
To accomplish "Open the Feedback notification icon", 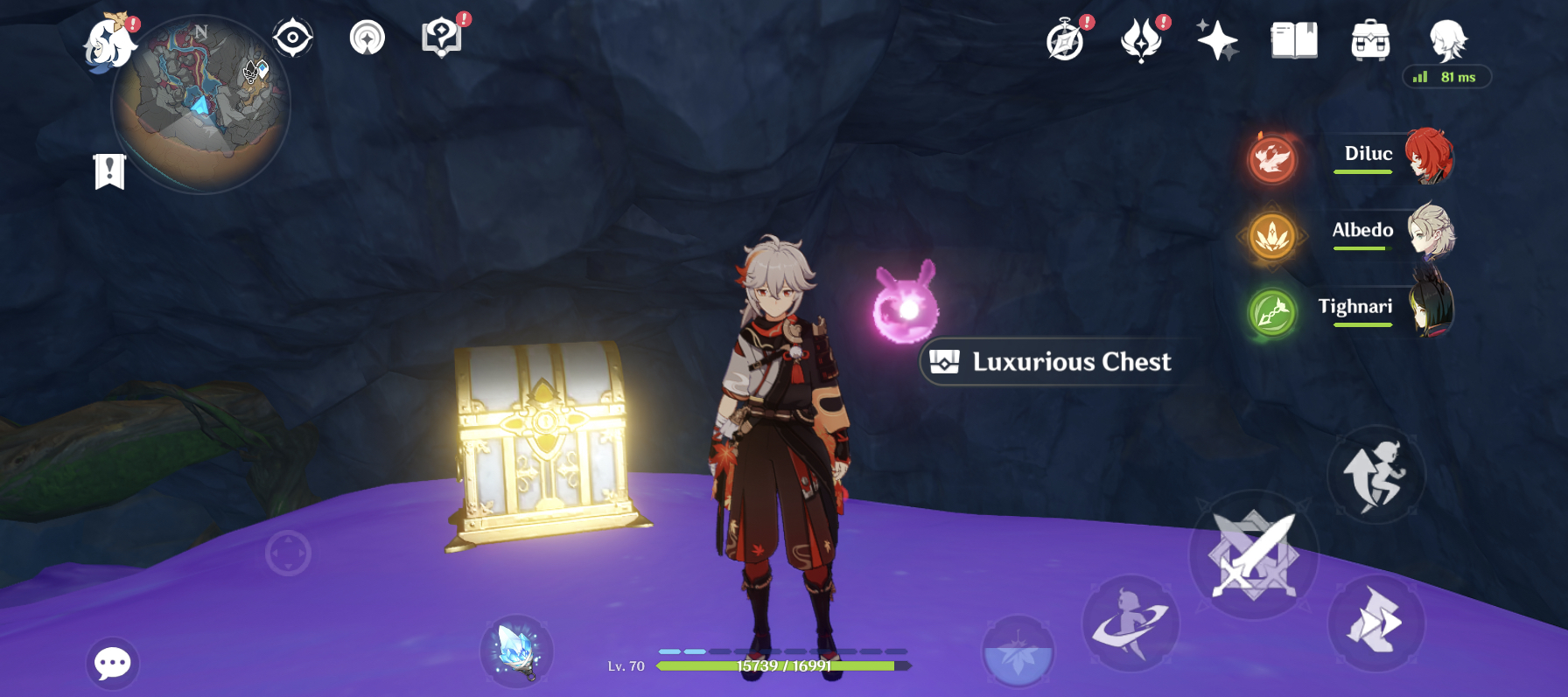I will coord(443,38).
